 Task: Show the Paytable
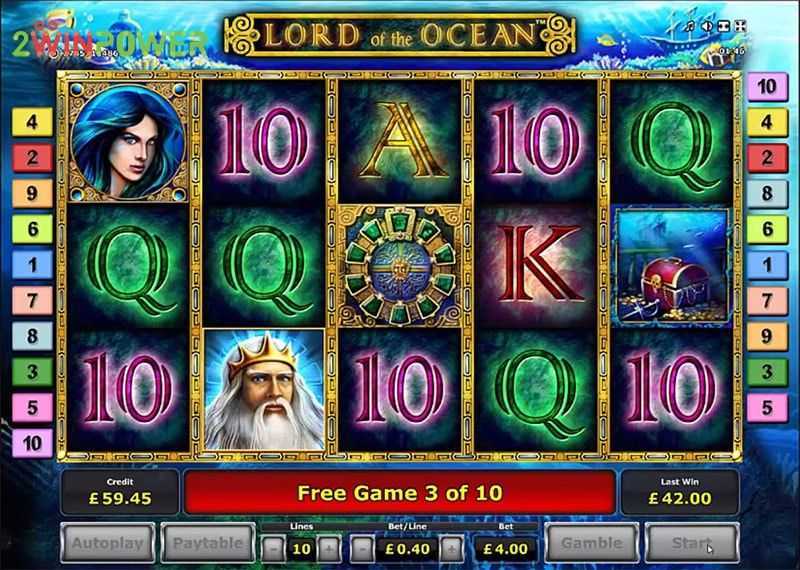coord(207,545)
